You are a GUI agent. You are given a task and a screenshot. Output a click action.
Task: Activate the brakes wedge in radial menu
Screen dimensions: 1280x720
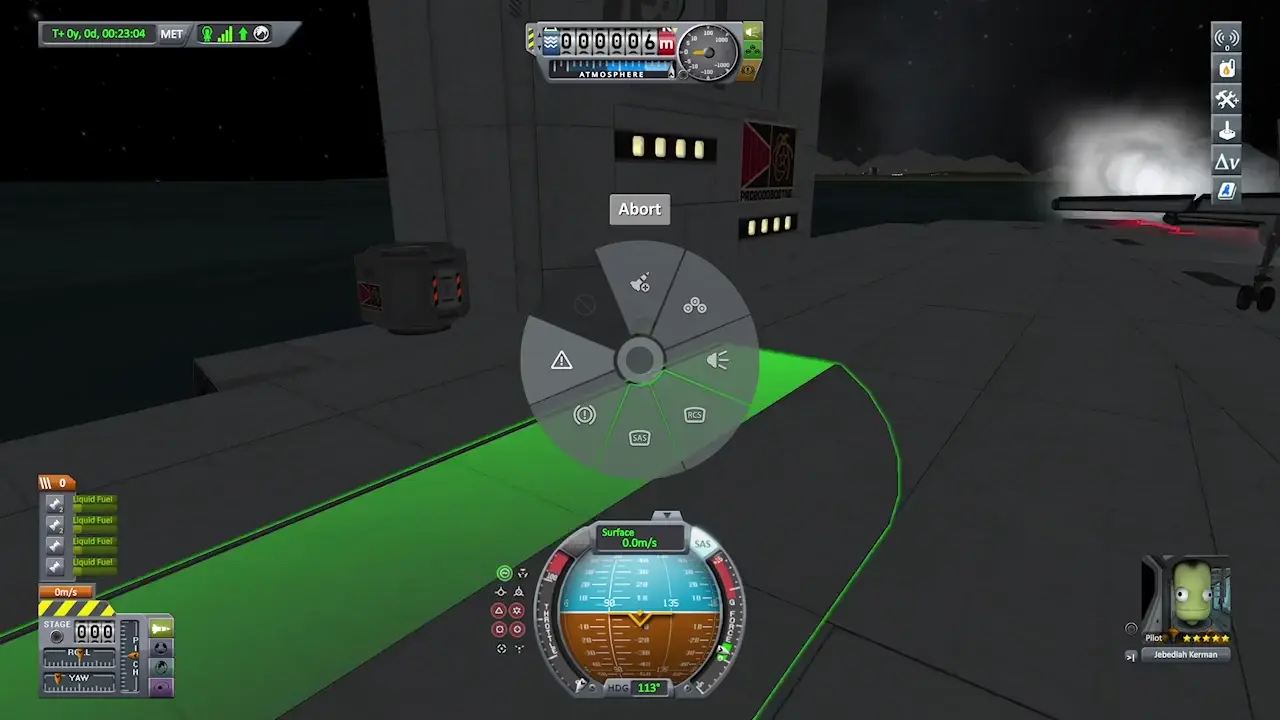pos(585,414)
